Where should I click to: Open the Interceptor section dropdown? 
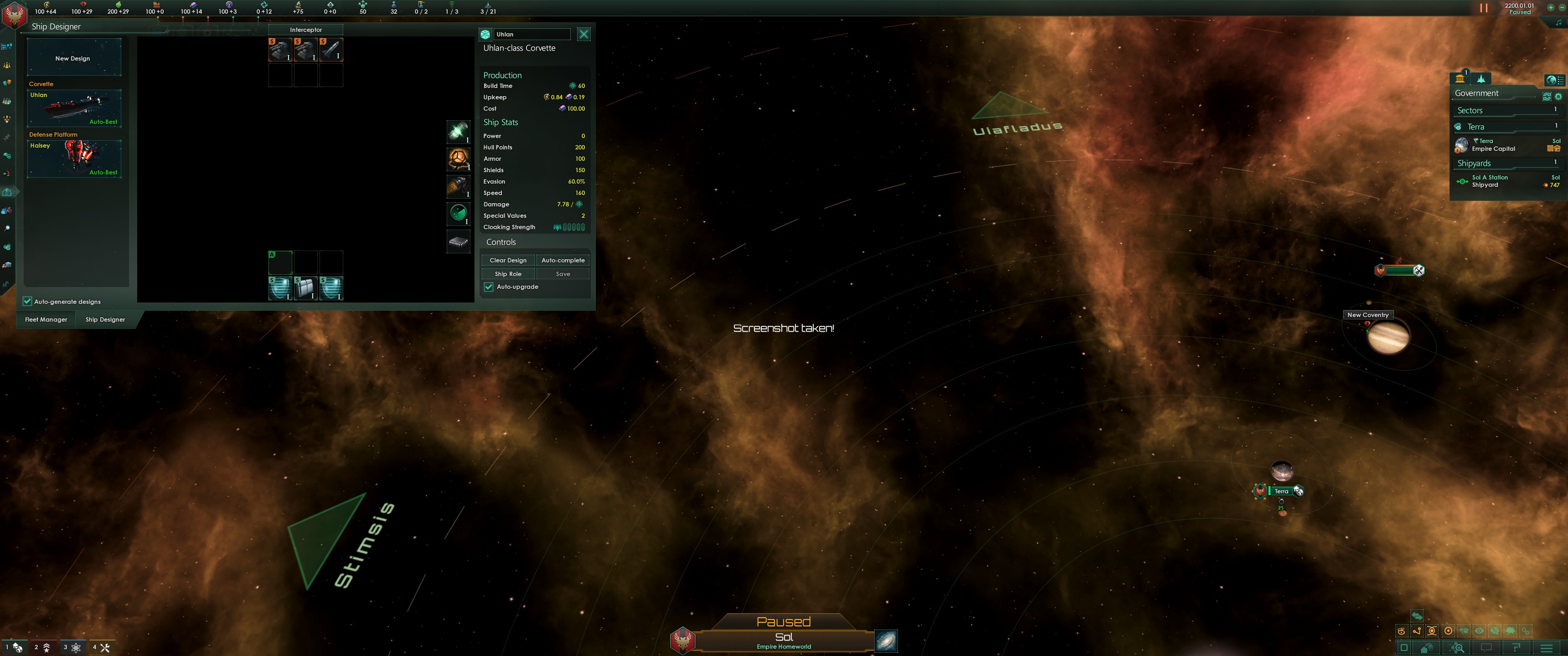coord(305,29)
